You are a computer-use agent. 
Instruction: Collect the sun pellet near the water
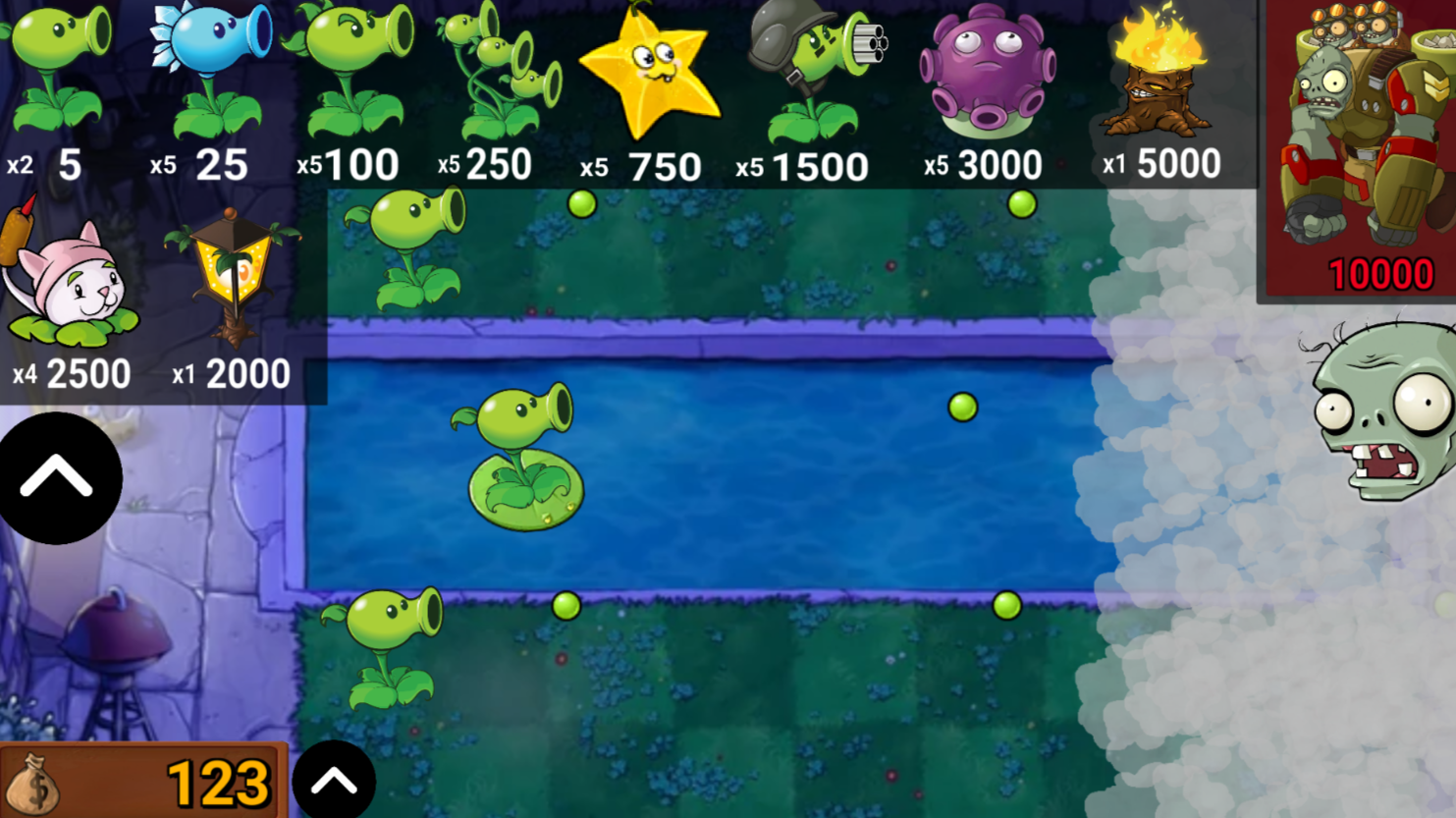pyautogui.click(x=961, y=409)
